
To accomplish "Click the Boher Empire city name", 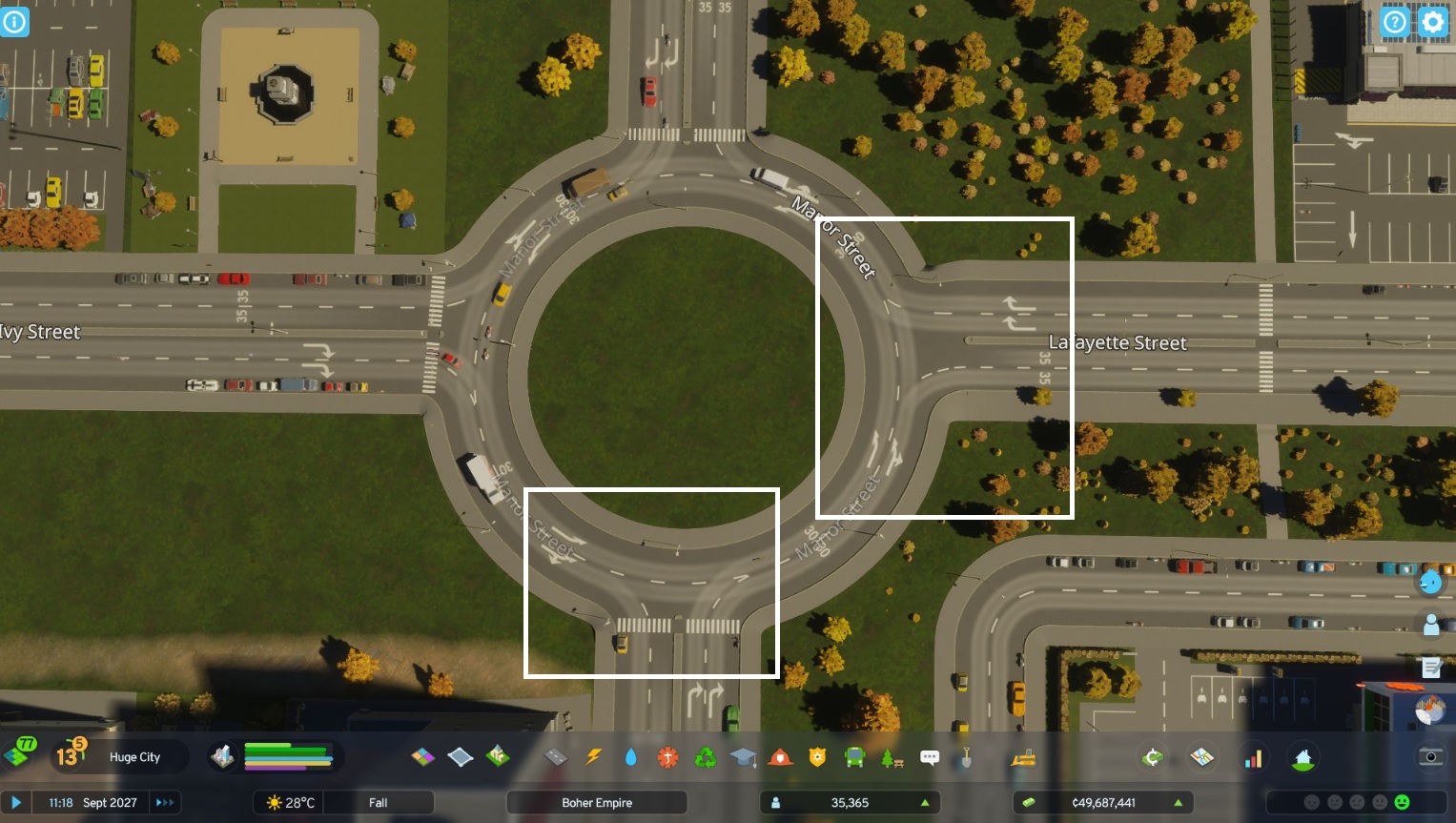I will coord(596,802).
